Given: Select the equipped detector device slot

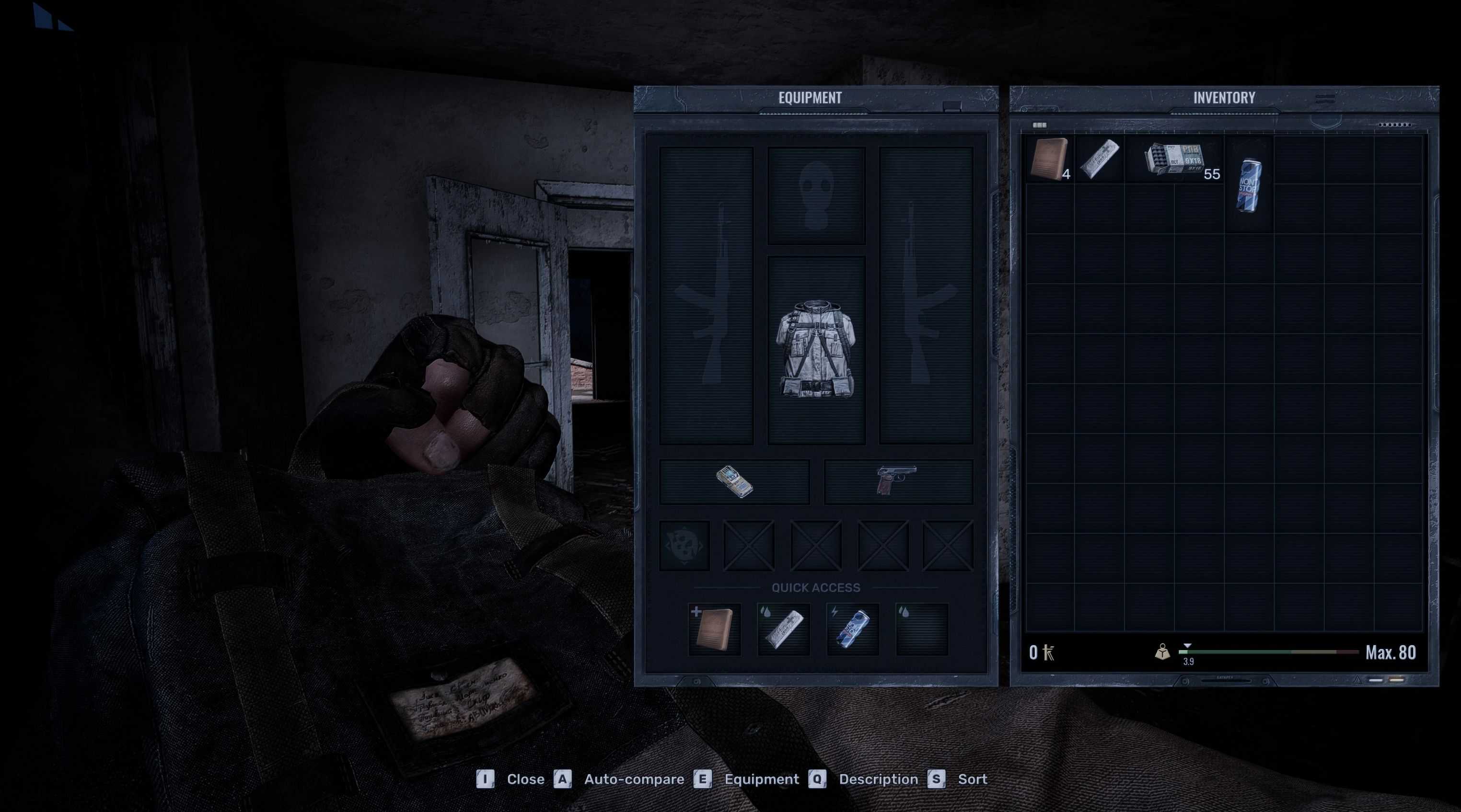Looking at the screenshot, I should [x=734, y=481].
